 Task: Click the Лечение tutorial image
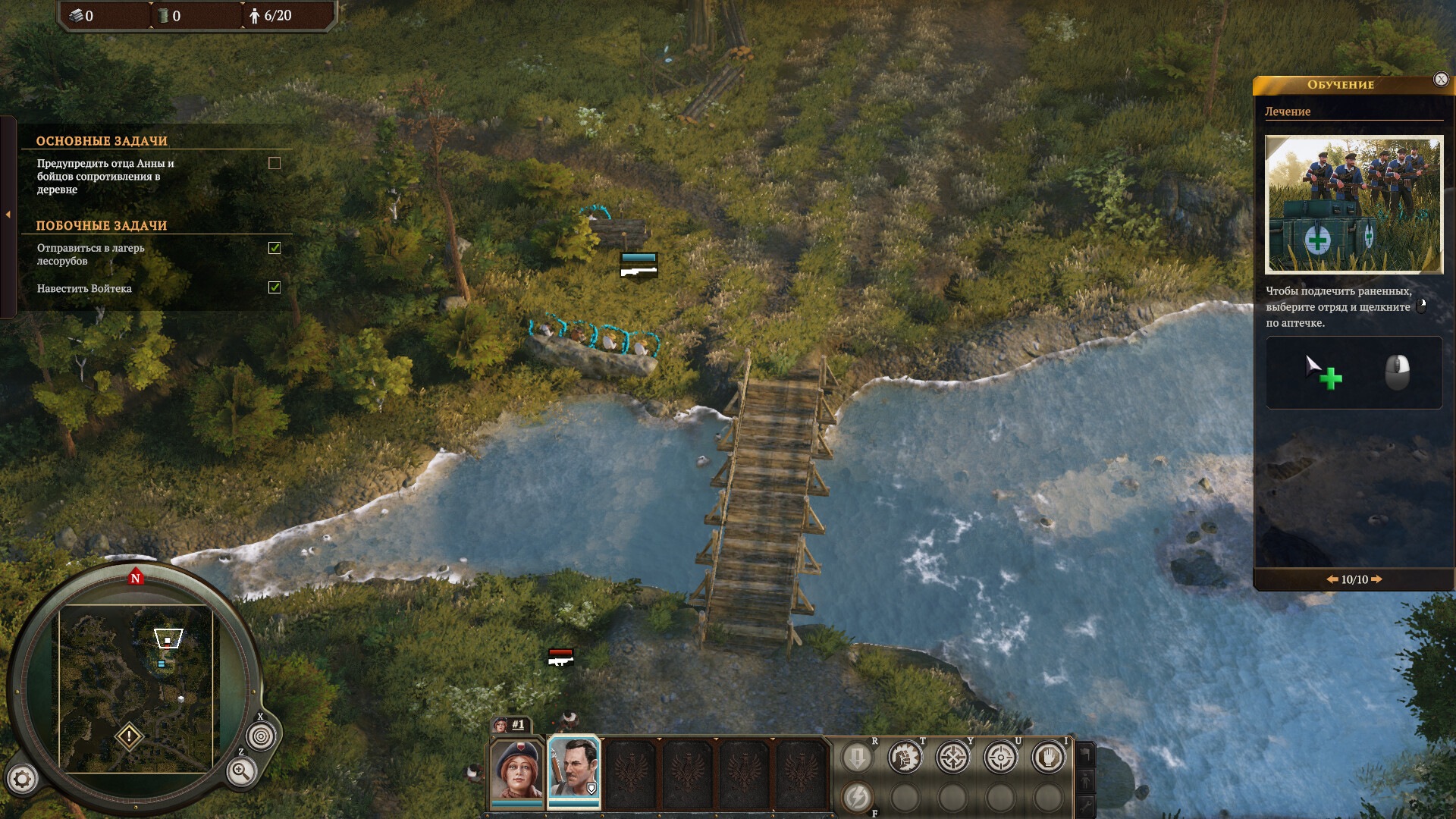point(1354,205)
